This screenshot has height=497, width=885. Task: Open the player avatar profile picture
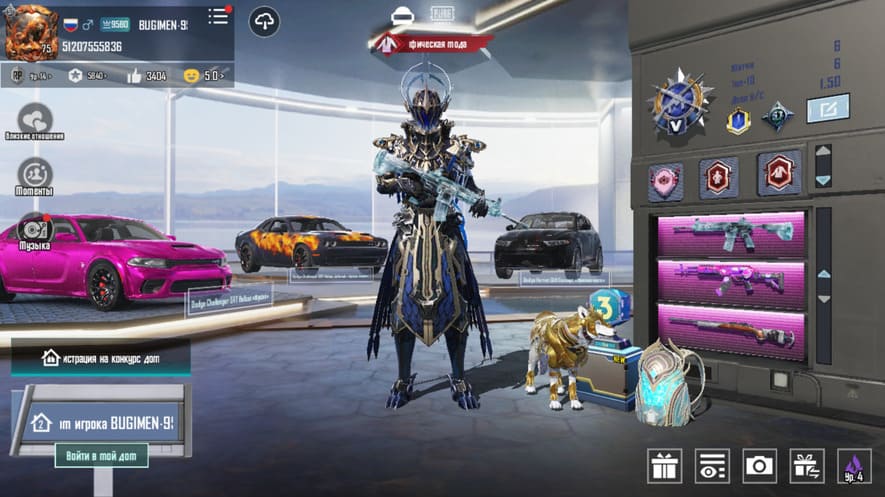30,31
